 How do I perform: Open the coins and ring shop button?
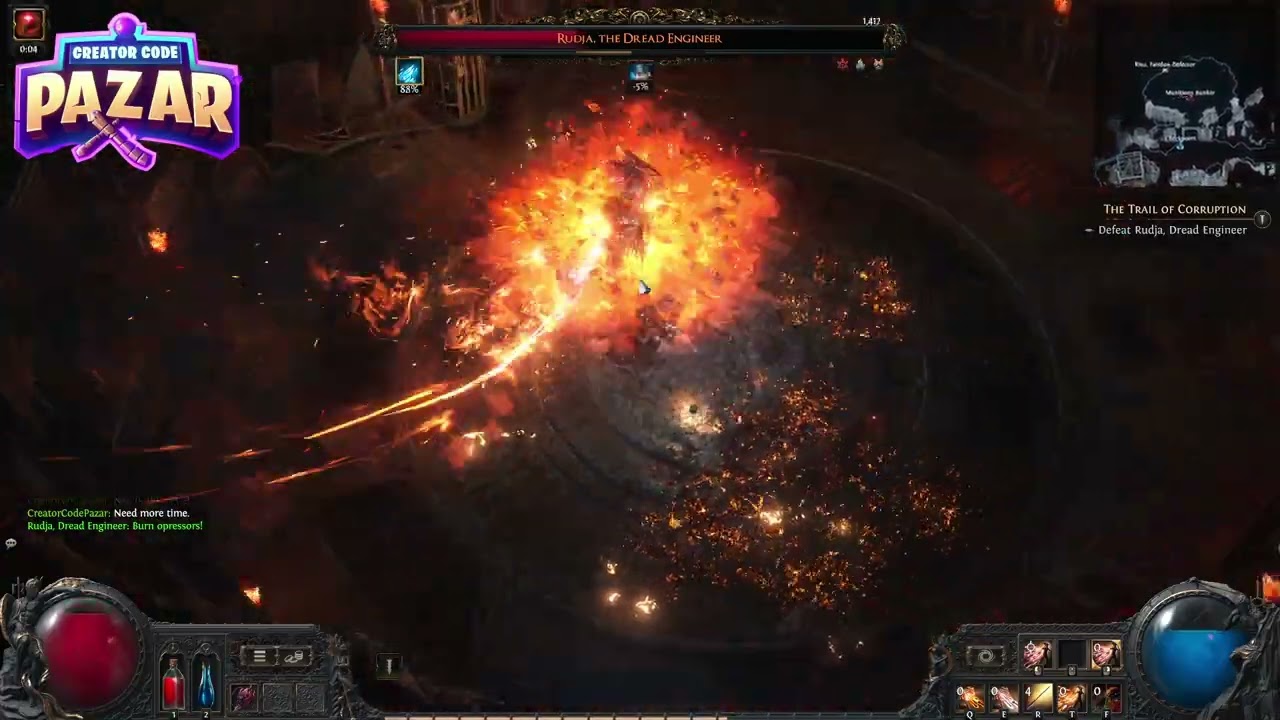pos(294,656)
